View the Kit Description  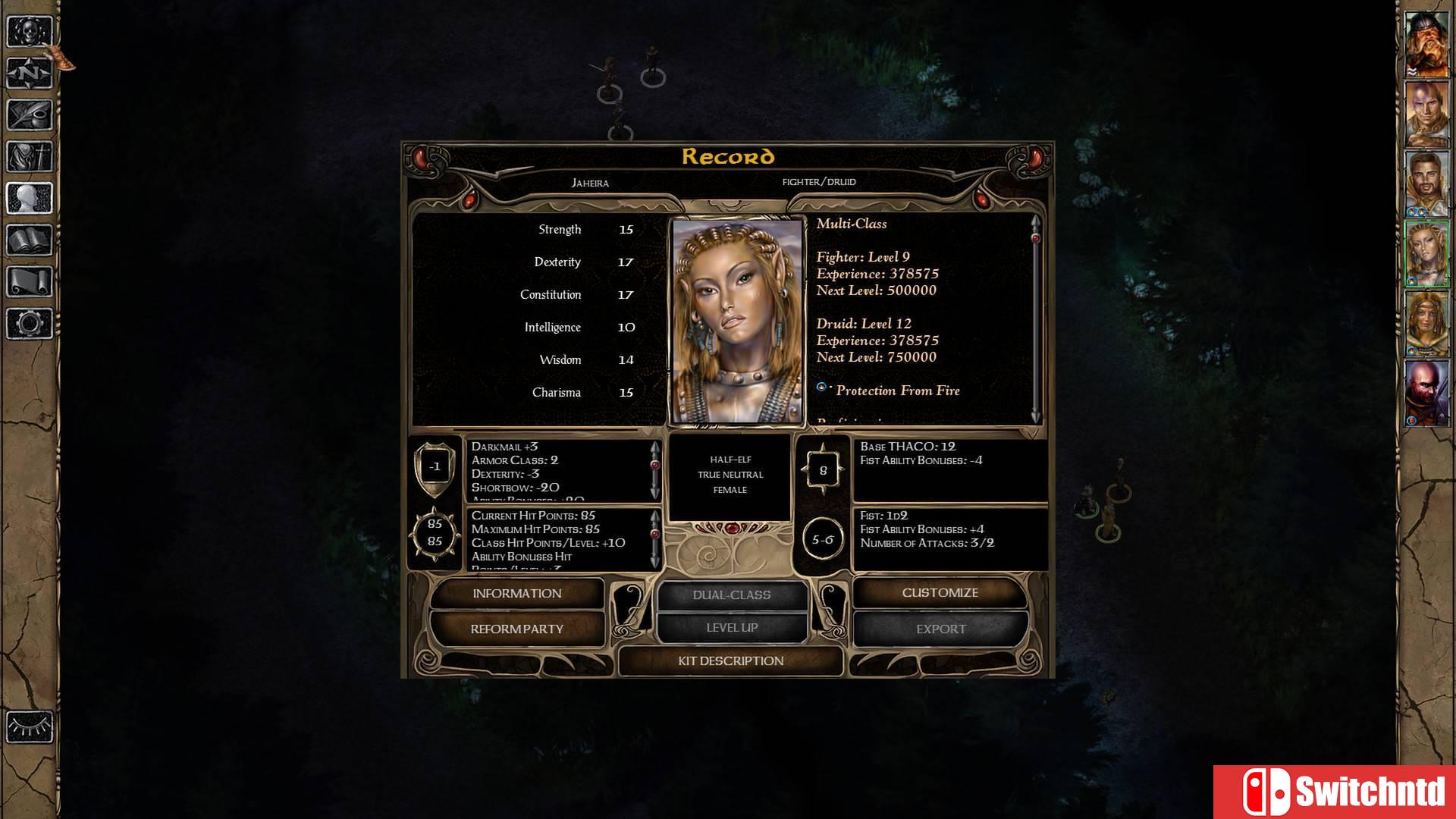730,661
